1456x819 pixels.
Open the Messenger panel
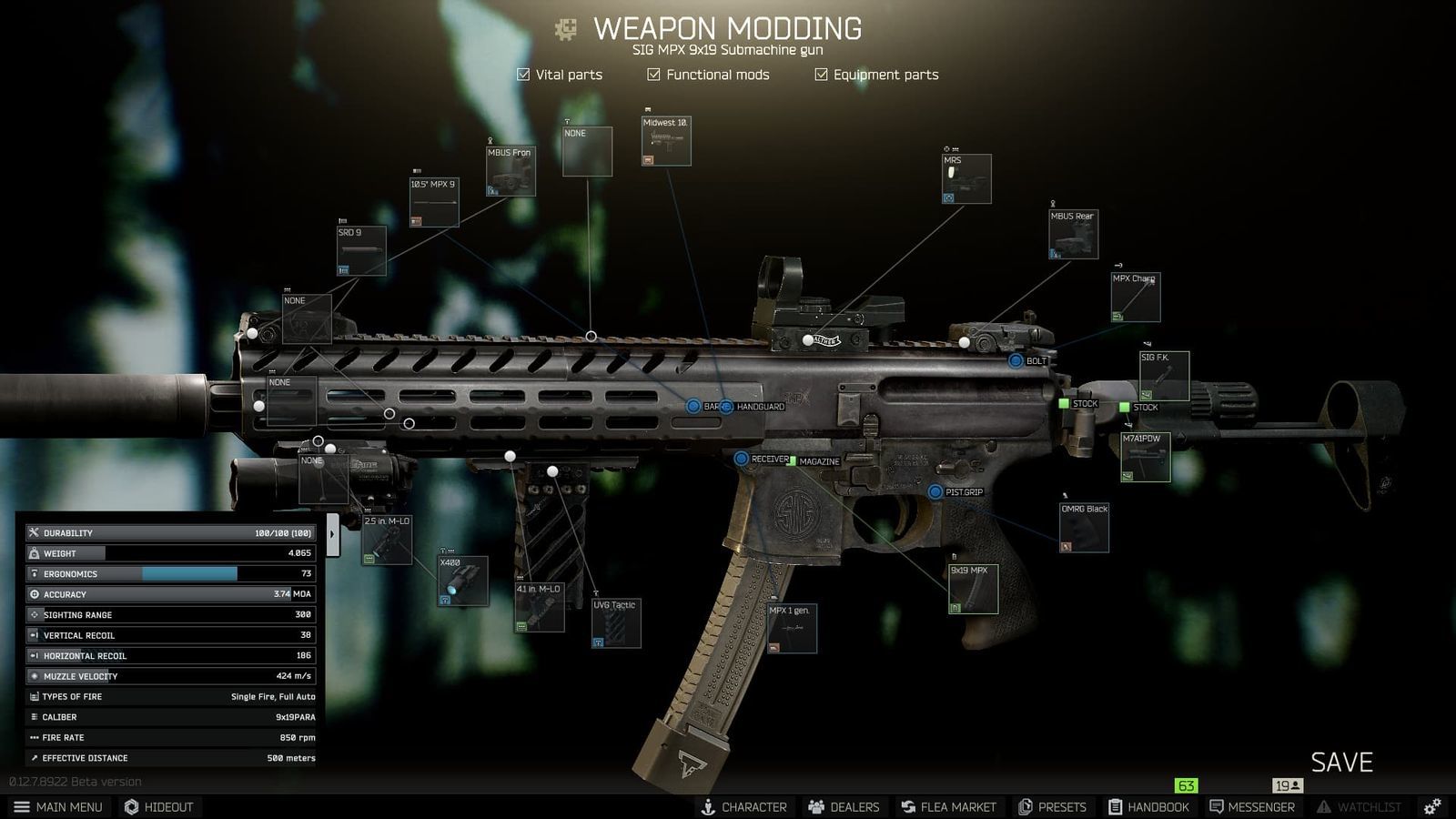[x=1252, y=806]
